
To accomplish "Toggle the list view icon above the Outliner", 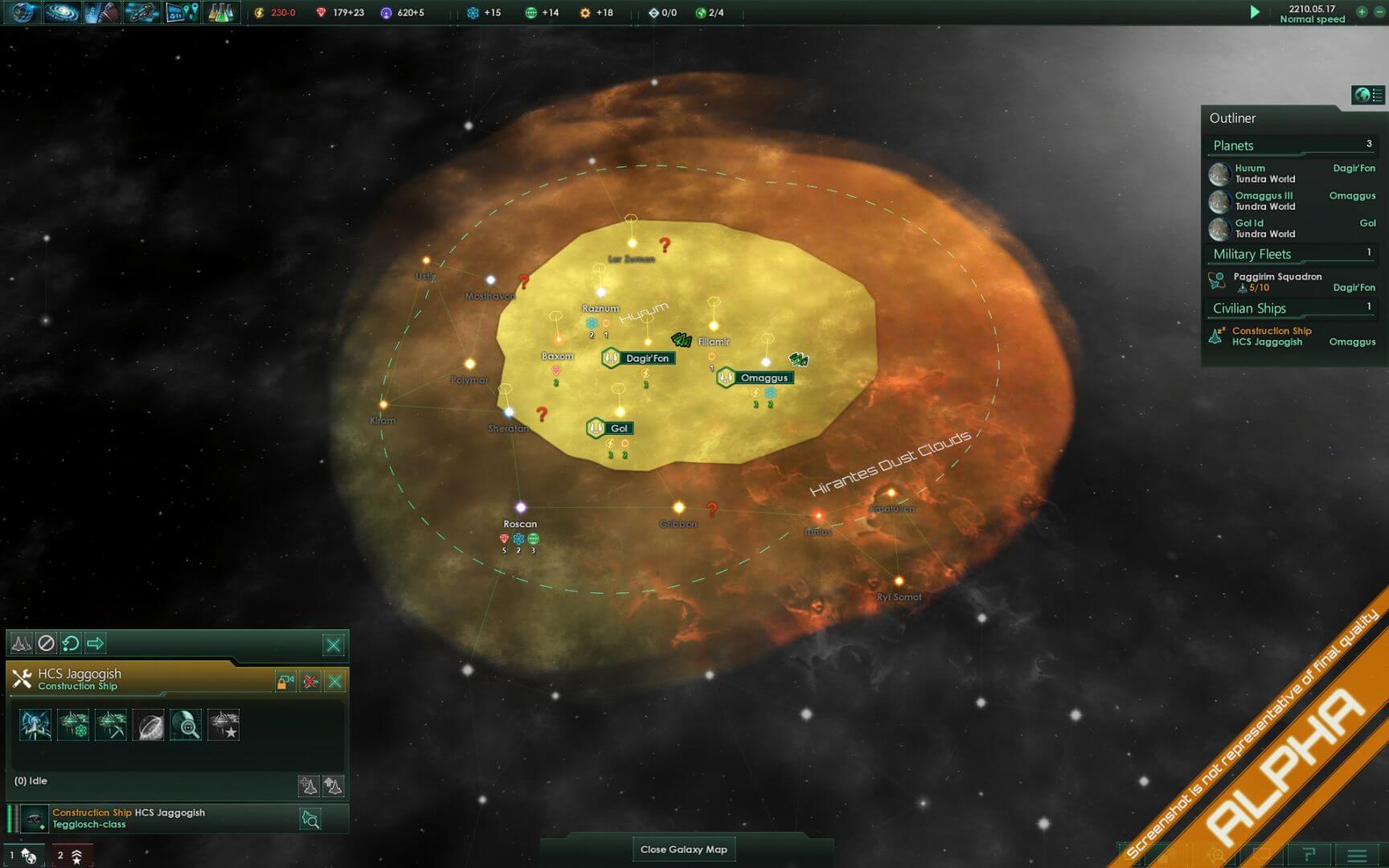I will click(1379, 94).
